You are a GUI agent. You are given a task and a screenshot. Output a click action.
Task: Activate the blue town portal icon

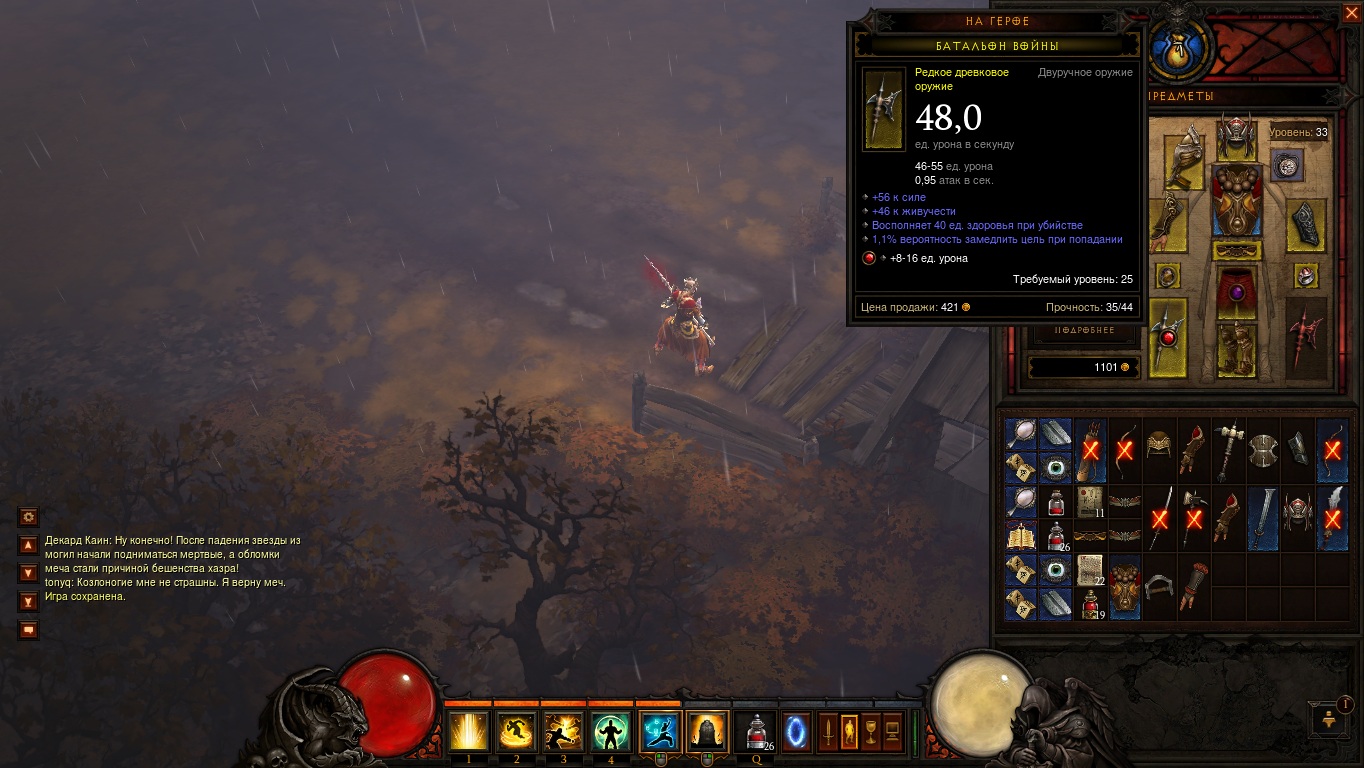(797, 732)
